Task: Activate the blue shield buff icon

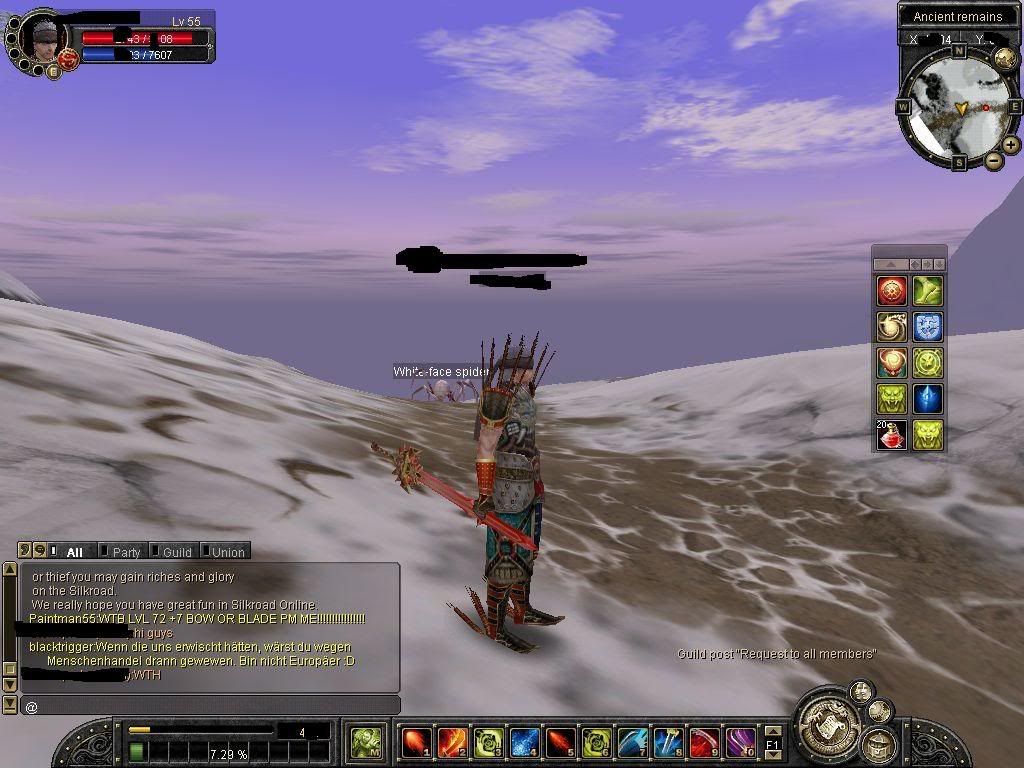Action: click(x=928, y=327)
